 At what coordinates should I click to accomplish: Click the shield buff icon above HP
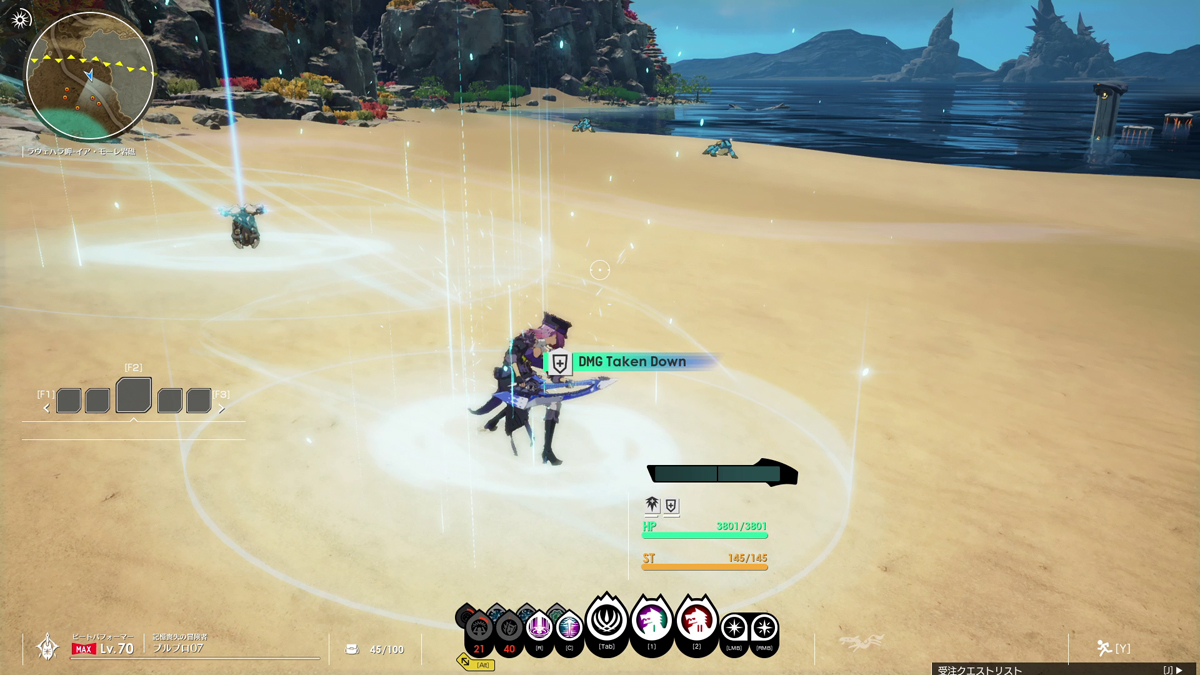coord(672,506)
